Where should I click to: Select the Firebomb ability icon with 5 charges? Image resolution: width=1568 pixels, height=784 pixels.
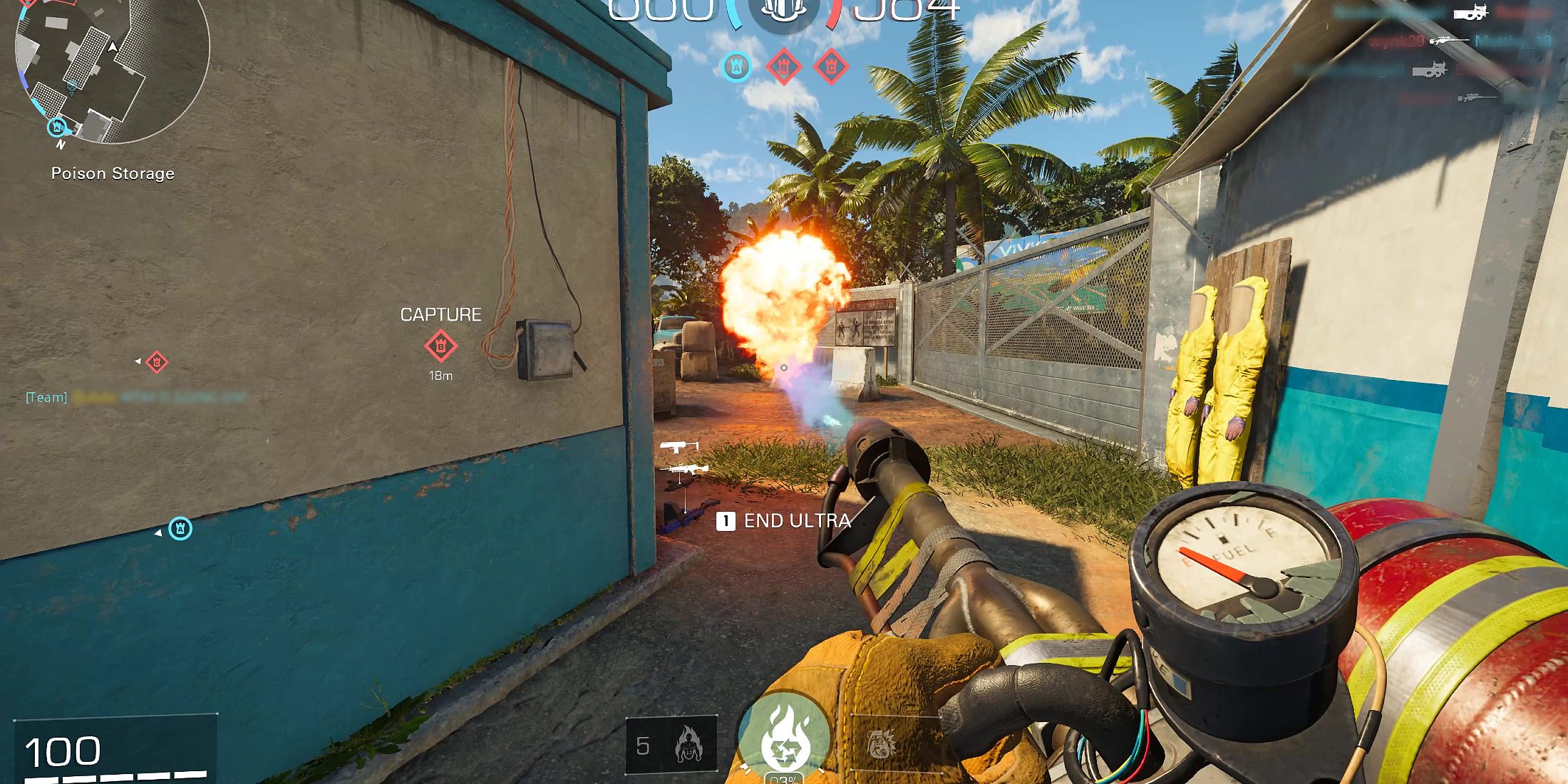click(688, 745)
